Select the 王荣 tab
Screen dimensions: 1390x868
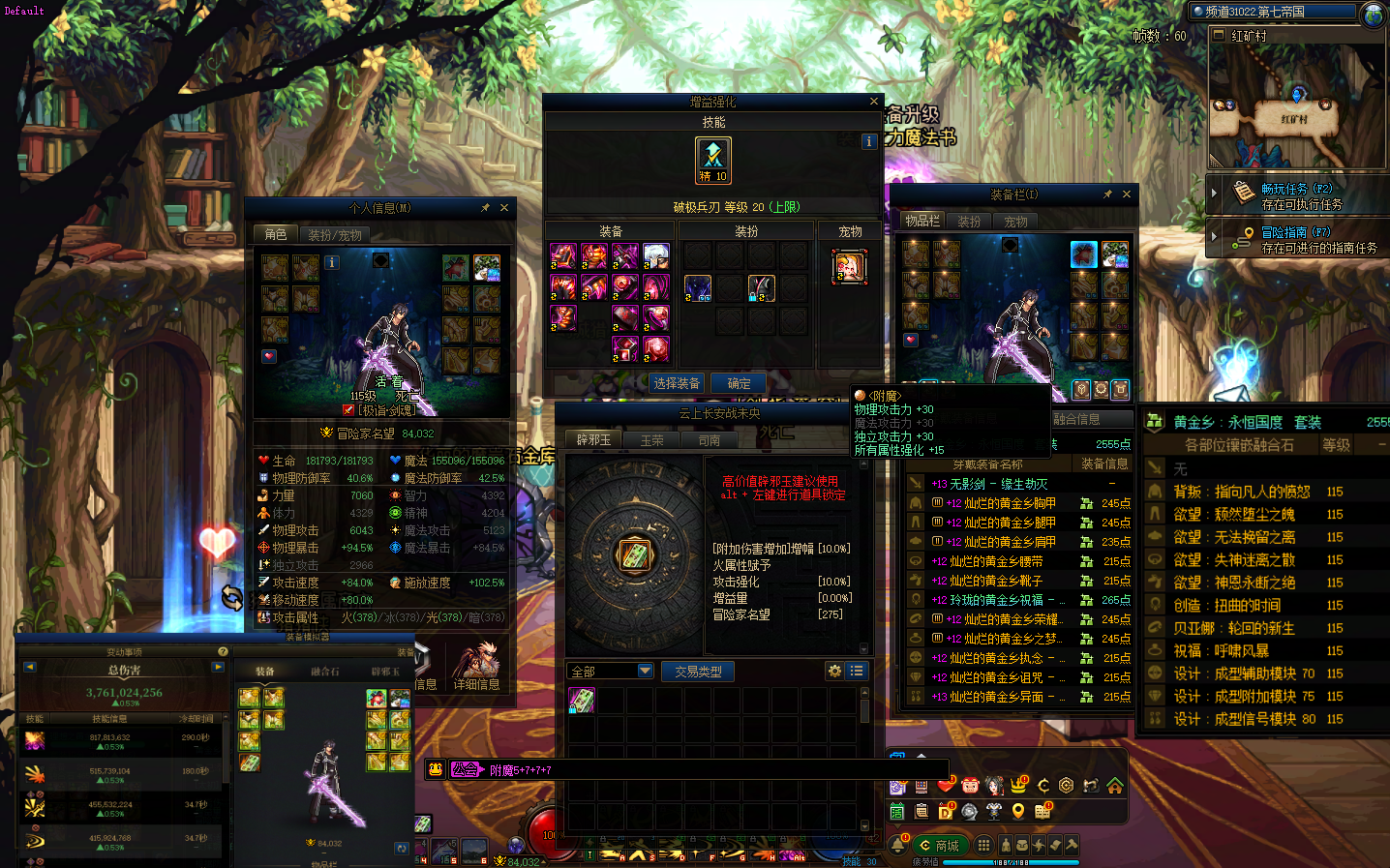651,440
